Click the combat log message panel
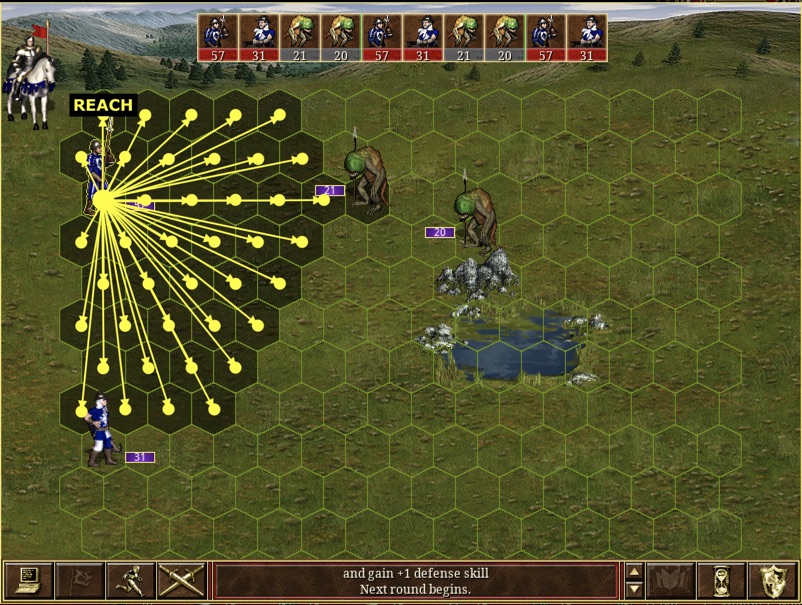Image resolution: width=802 pixels, height=605 pixels. 415,581
